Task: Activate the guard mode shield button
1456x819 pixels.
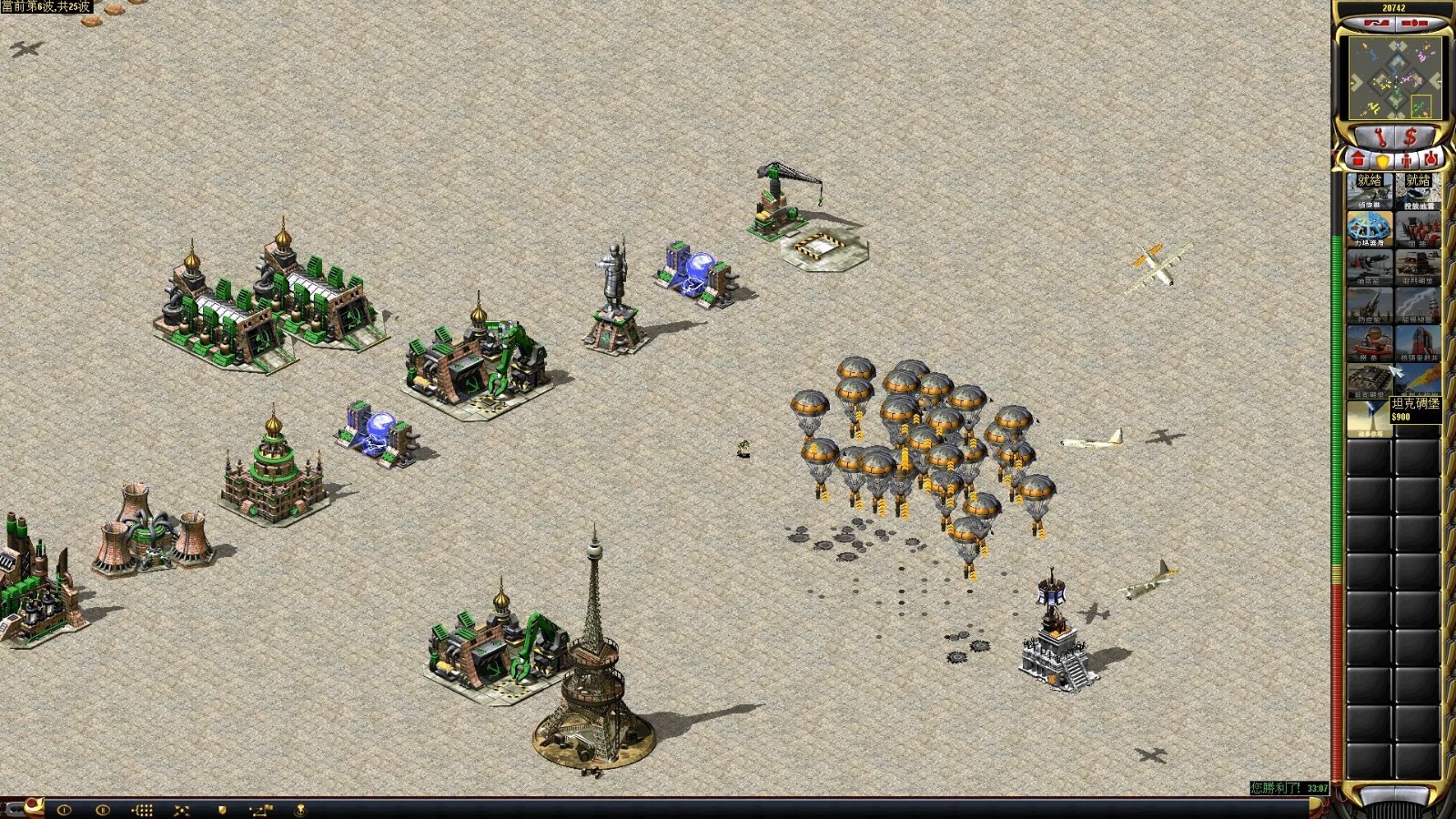Action: [x=221, y=809]
